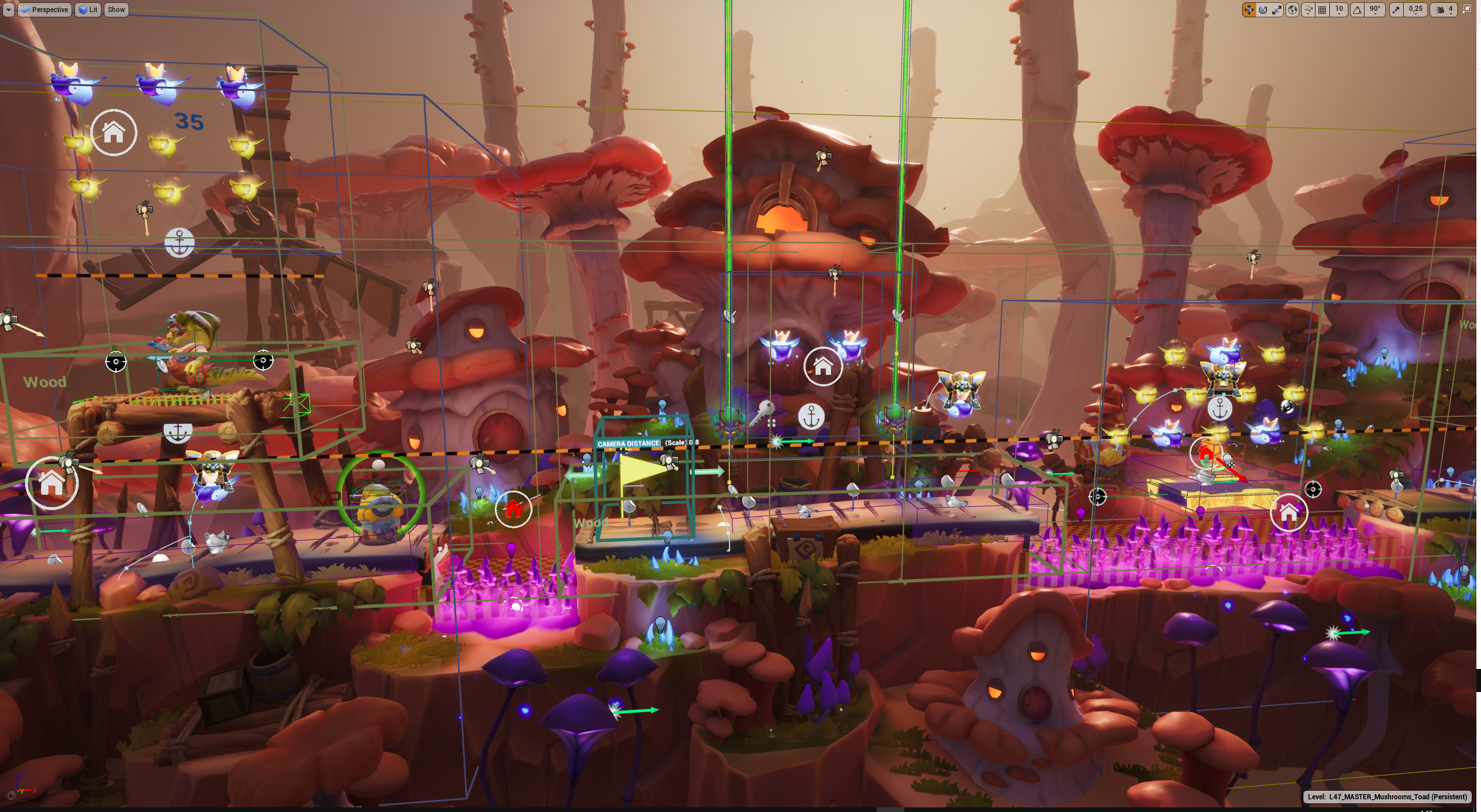The image size is (1481, 812).
Task: Change the Lit view mode
Action: 88,10
